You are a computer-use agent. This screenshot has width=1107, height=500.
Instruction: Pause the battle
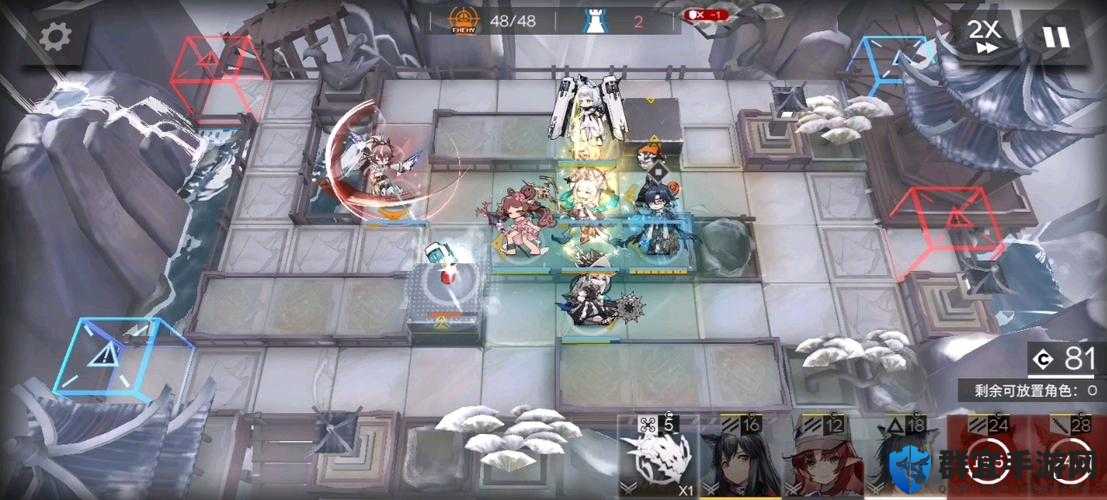point(1055,37)
